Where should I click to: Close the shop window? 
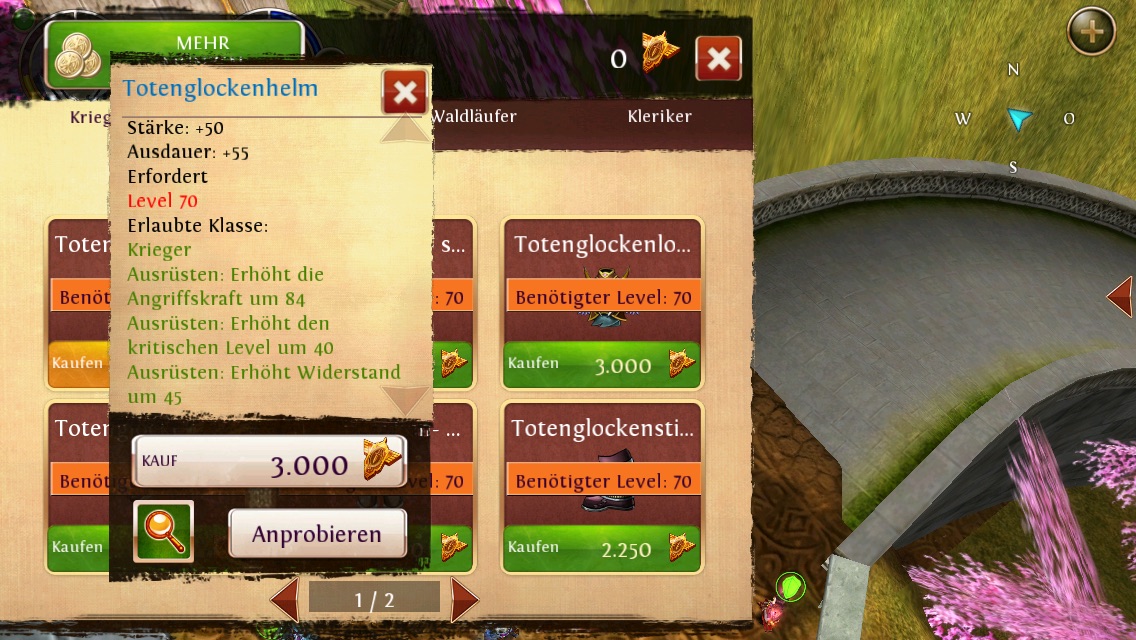coord(718,60)
